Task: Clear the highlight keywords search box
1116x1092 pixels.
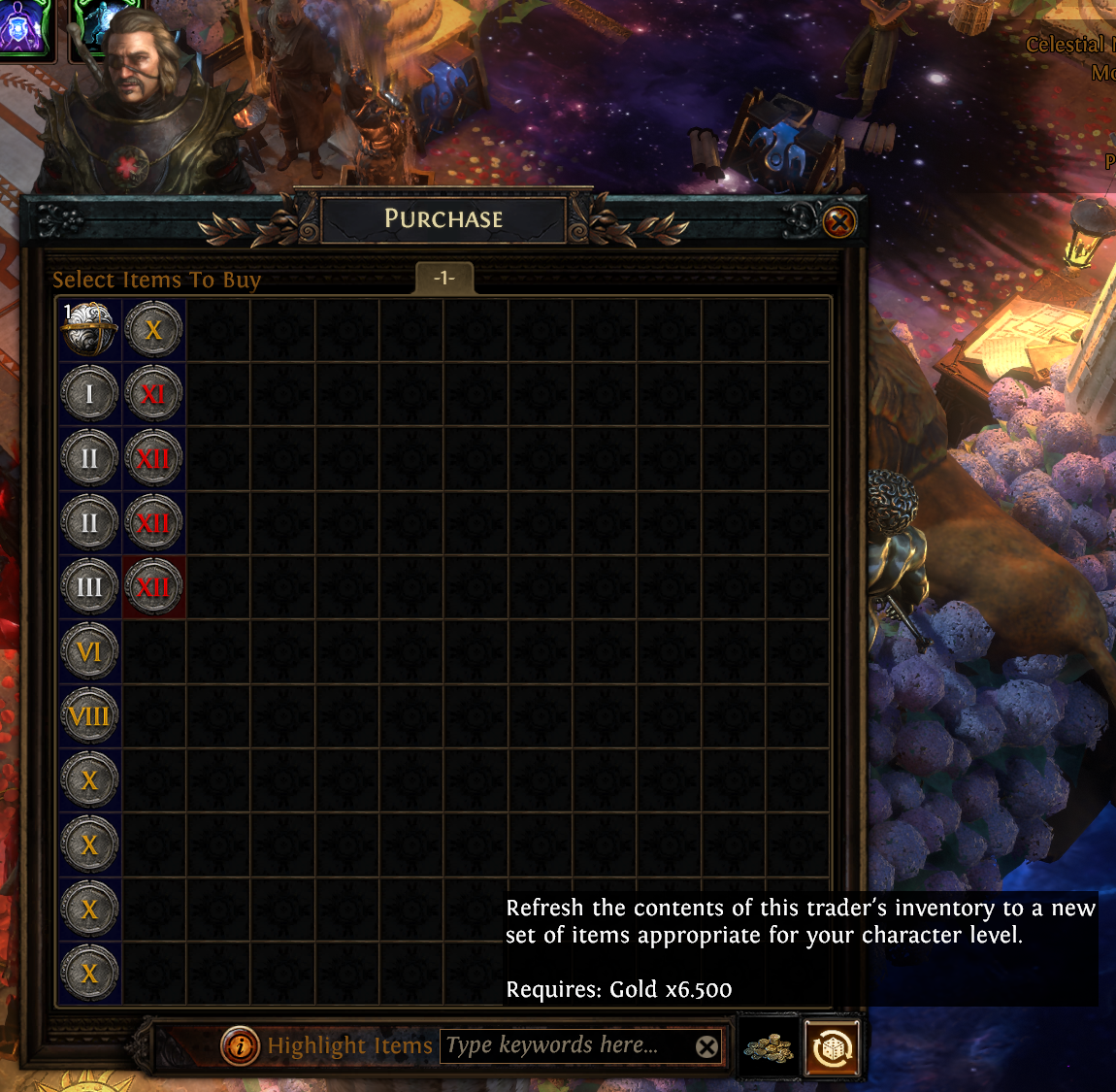Action: [x=707, y=1046]
